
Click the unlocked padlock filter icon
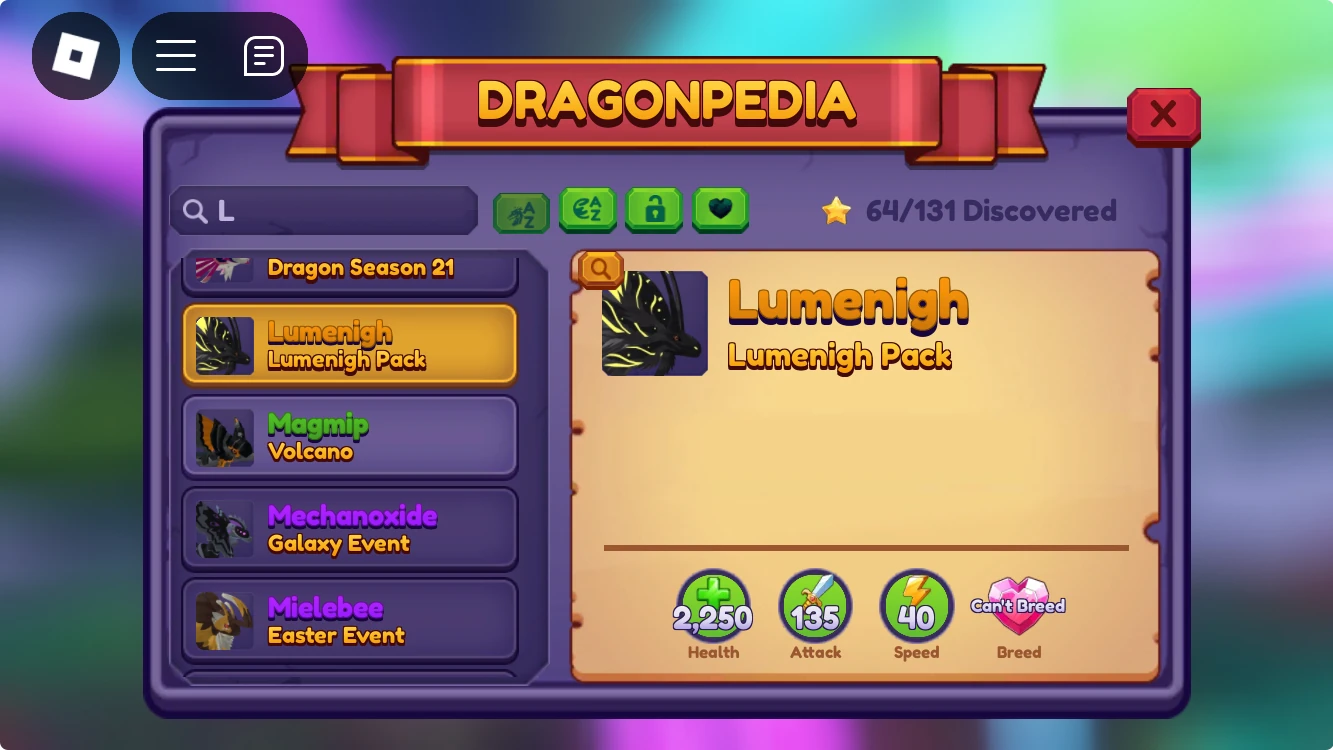[x=654, y=211]
